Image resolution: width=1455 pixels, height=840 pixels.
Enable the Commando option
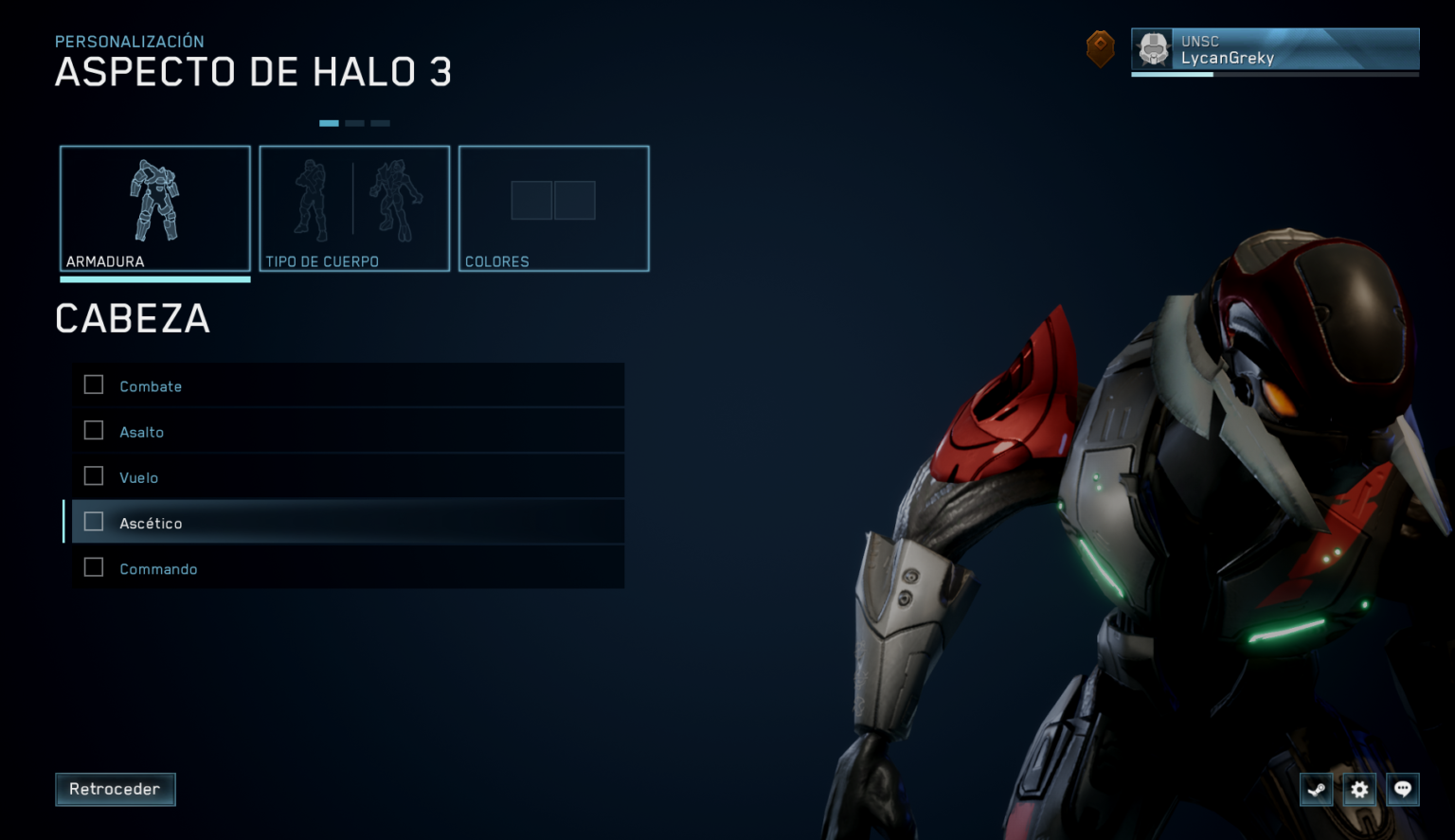(93, 566)
